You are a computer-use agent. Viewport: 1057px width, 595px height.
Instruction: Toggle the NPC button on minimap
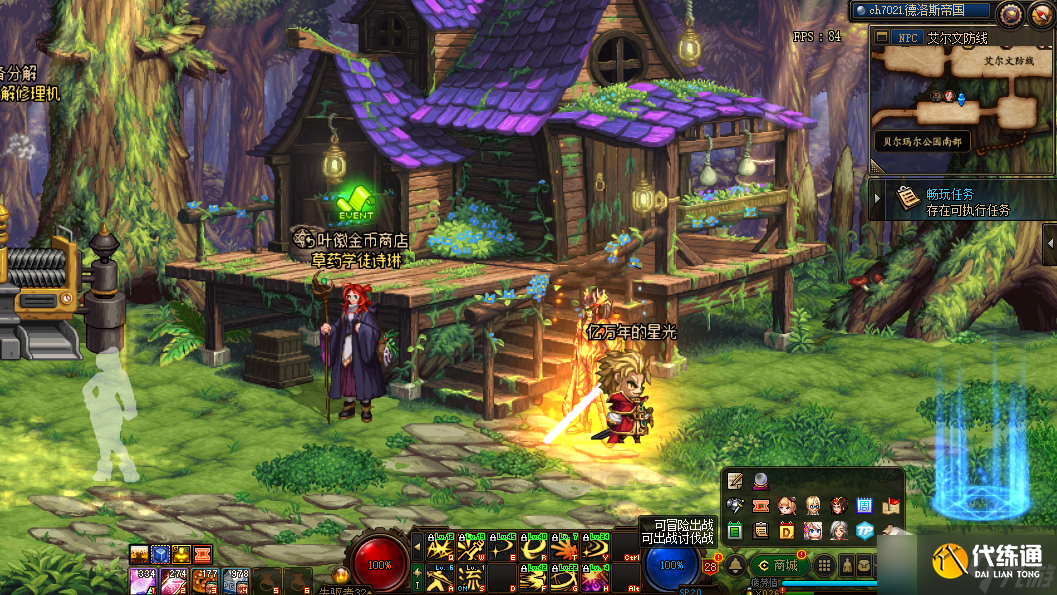click(907, 38)
